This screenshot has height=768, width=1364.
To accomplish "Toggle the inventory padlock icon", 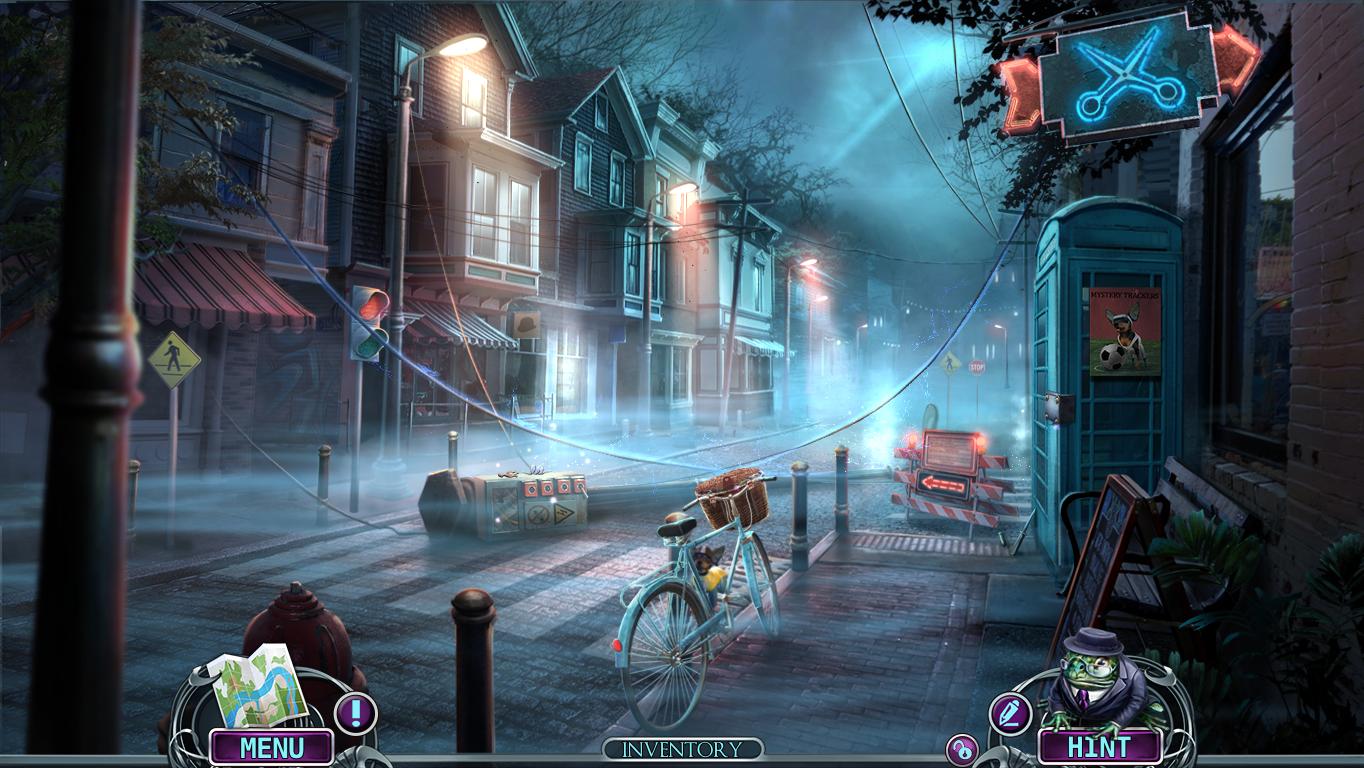I will tap(962, 750).
